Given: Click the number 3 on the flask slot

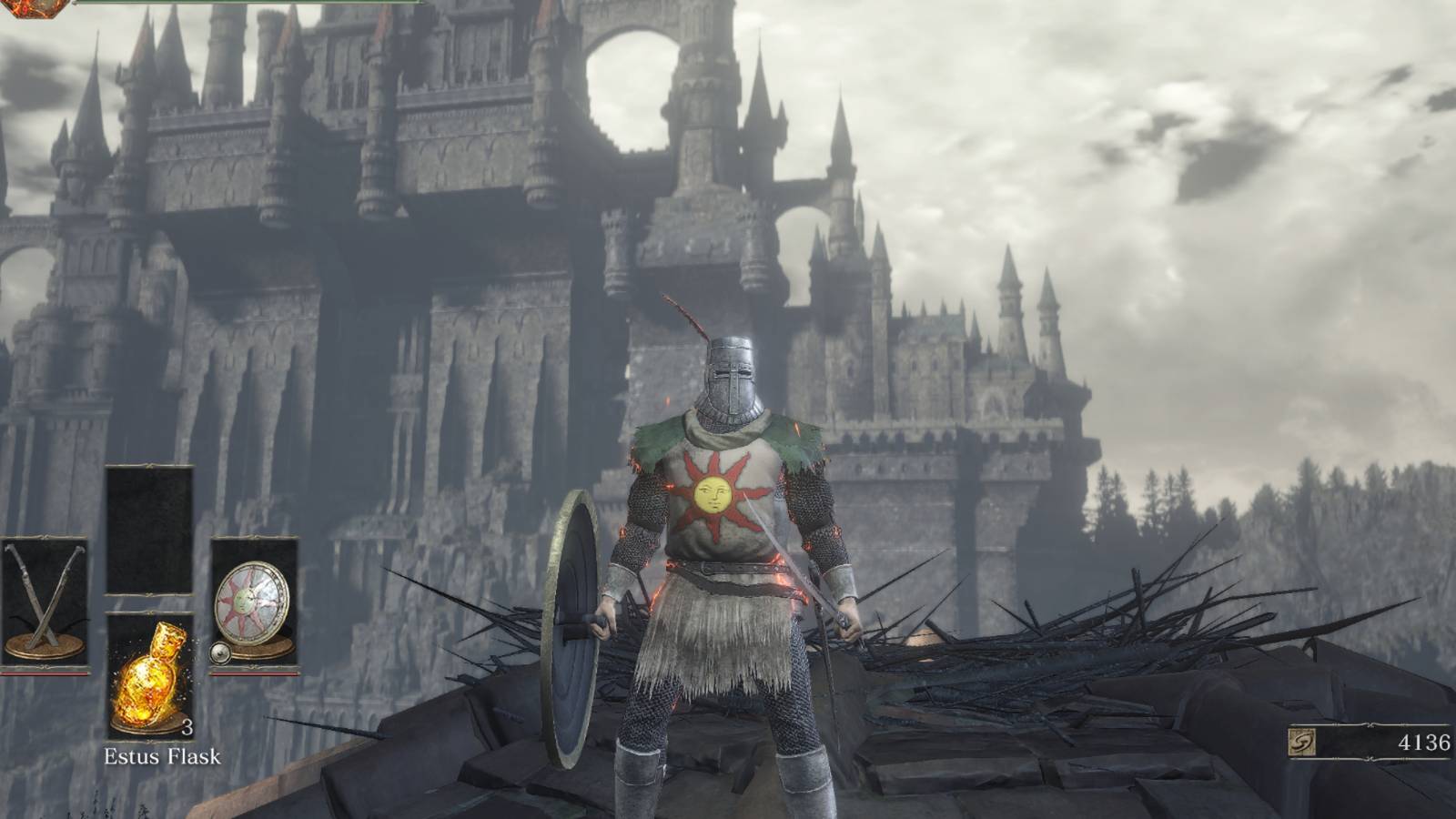Looking at the screenshot, I should [x=187, y=728].
